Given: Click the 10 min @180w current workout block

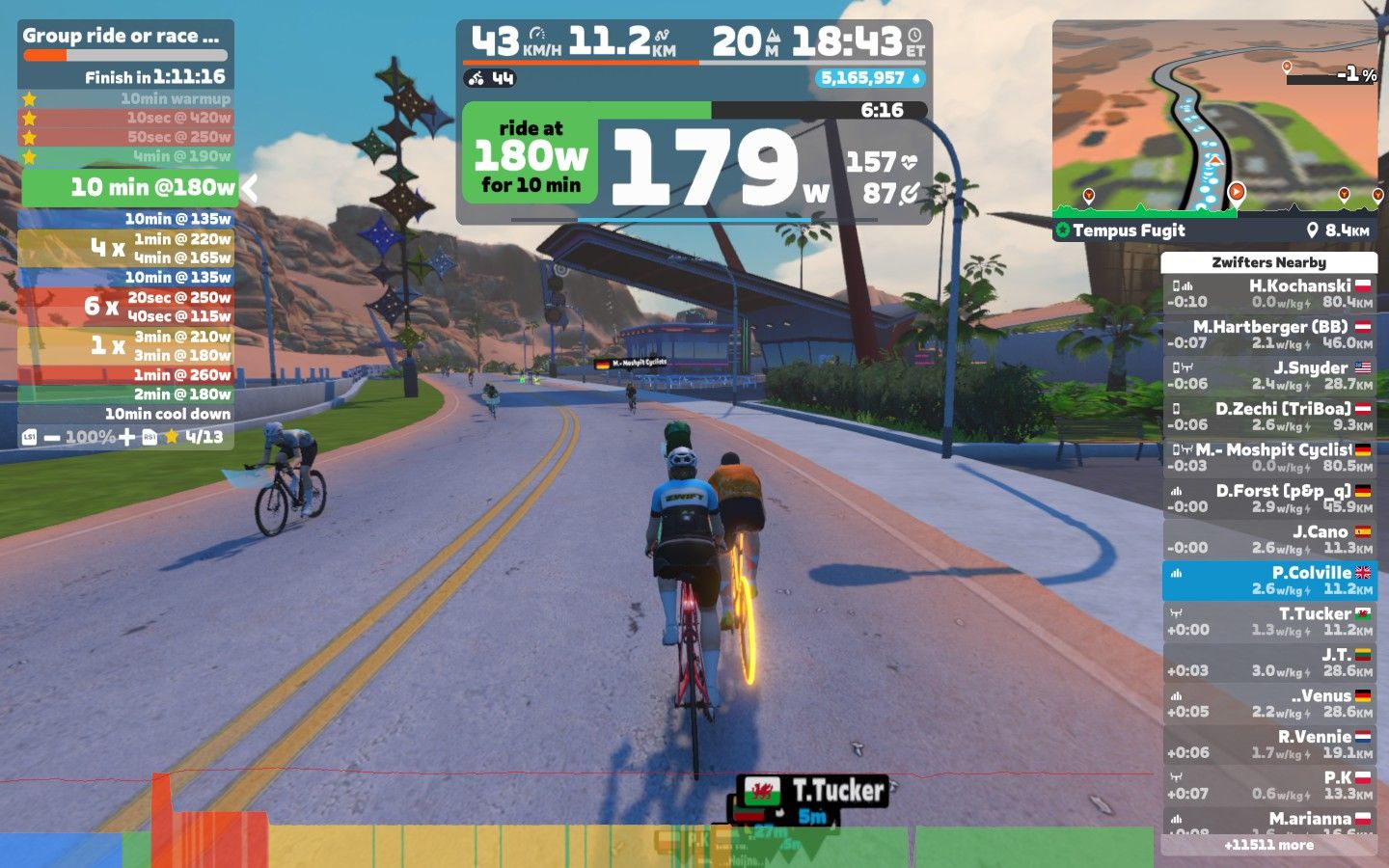Looking at the screenshot, I should [x=128, y=187].
